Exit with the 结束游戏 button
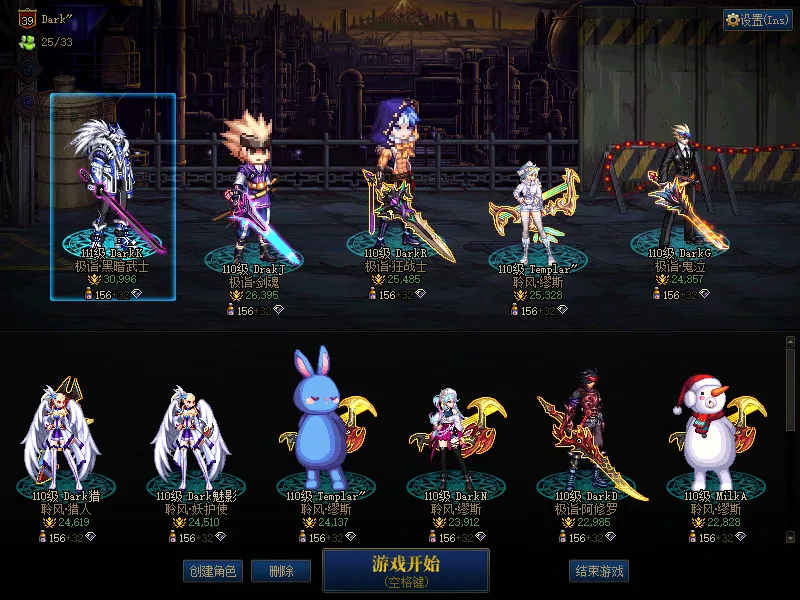This screenshot has height=600, width=800. pos(599,571)
